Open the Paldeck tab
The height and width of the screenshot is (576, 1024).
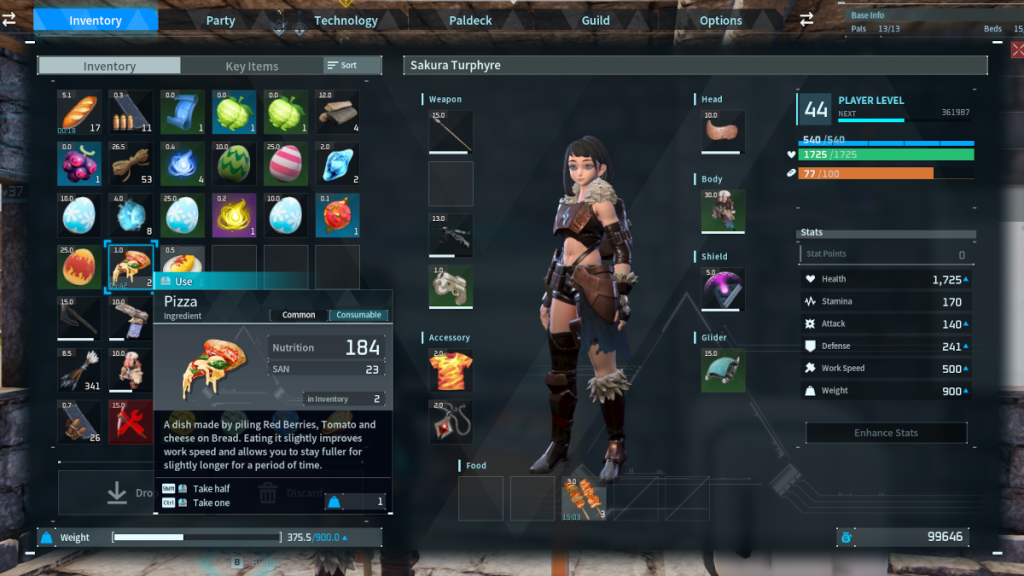(471, 20)
